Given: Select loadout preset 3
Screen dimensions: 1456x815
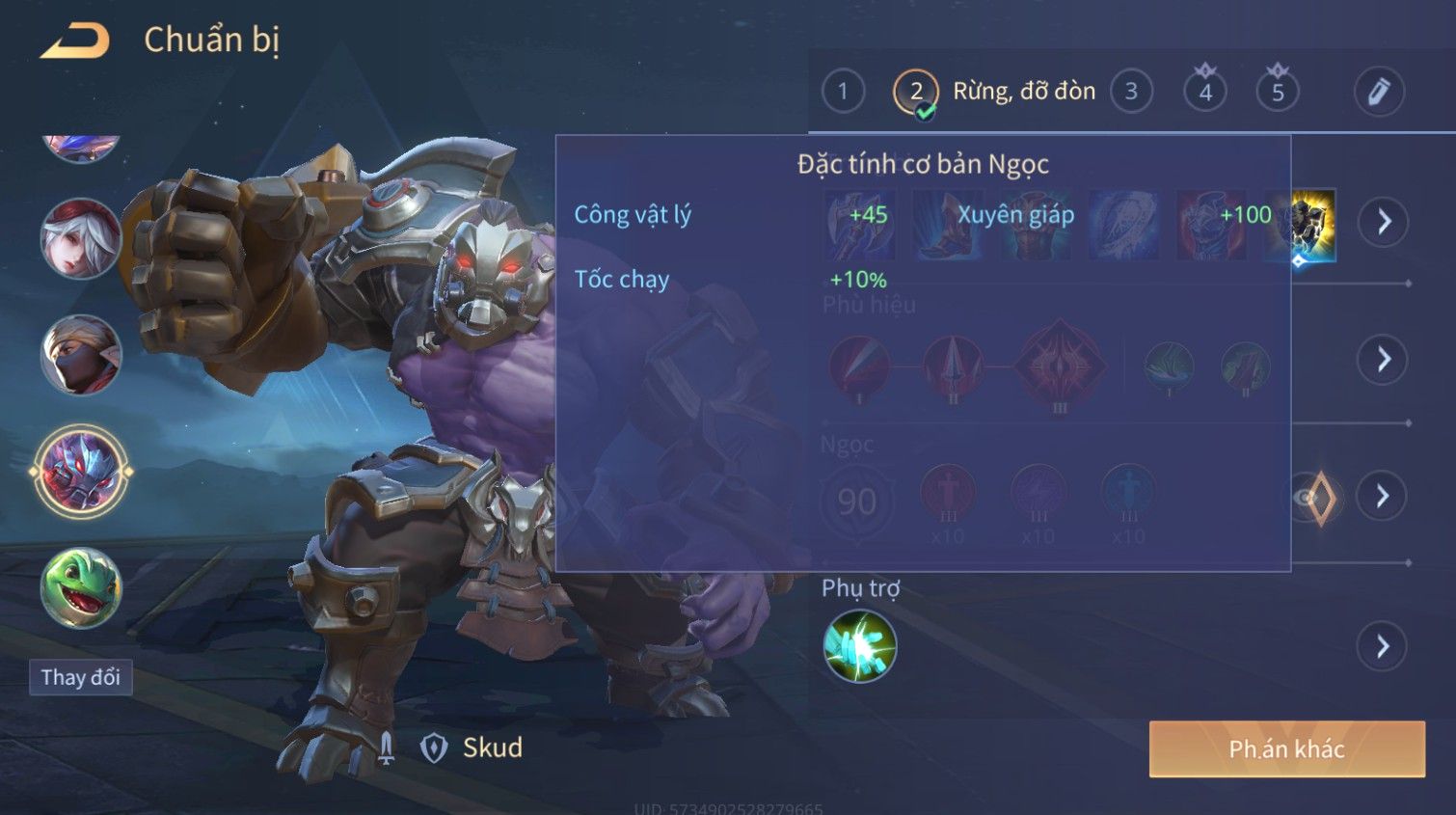Looking at the screenshot, I should (1131, 92).
